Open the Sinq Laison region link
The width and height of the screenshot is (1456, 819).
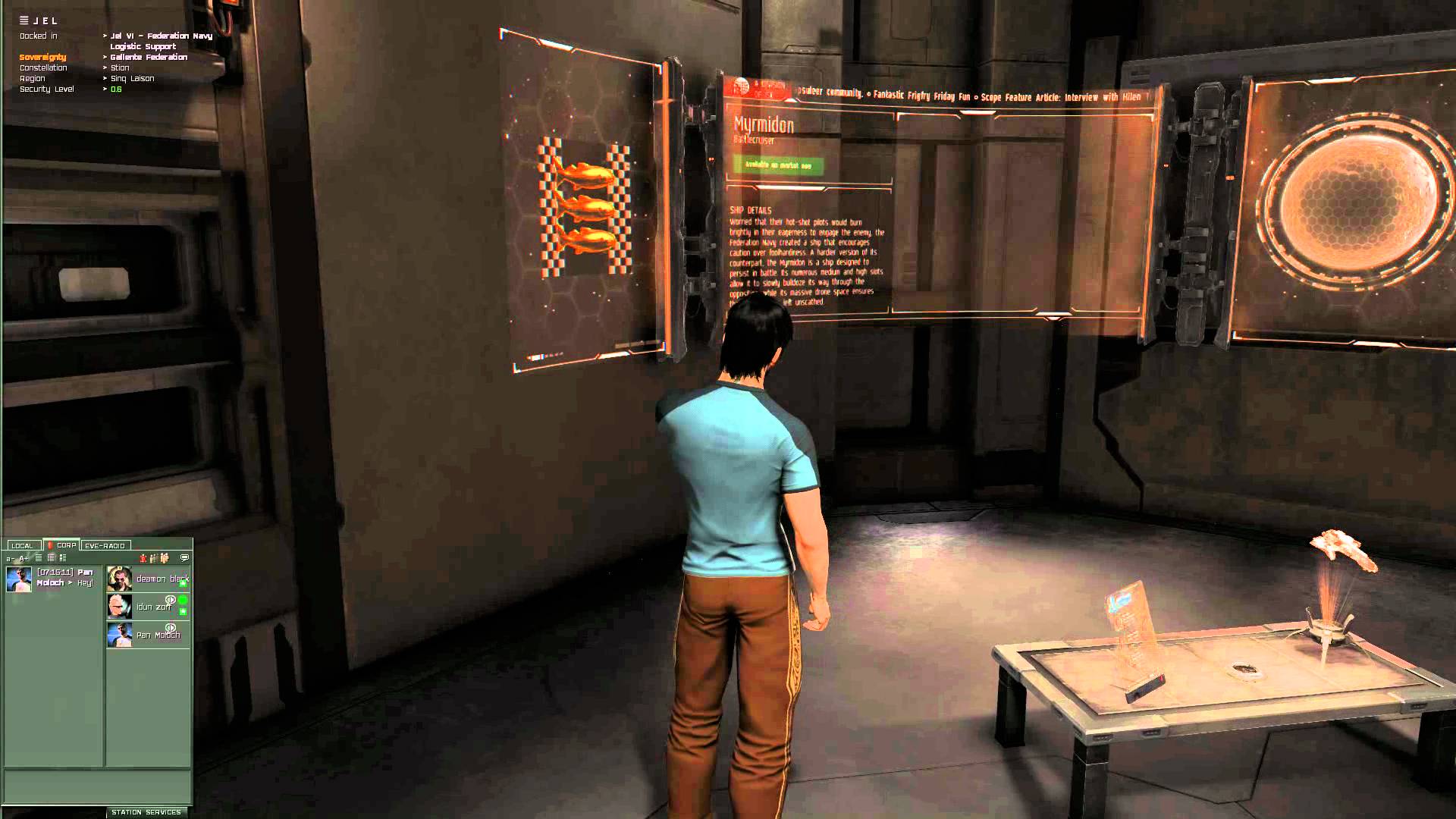(x=132, y=78)
